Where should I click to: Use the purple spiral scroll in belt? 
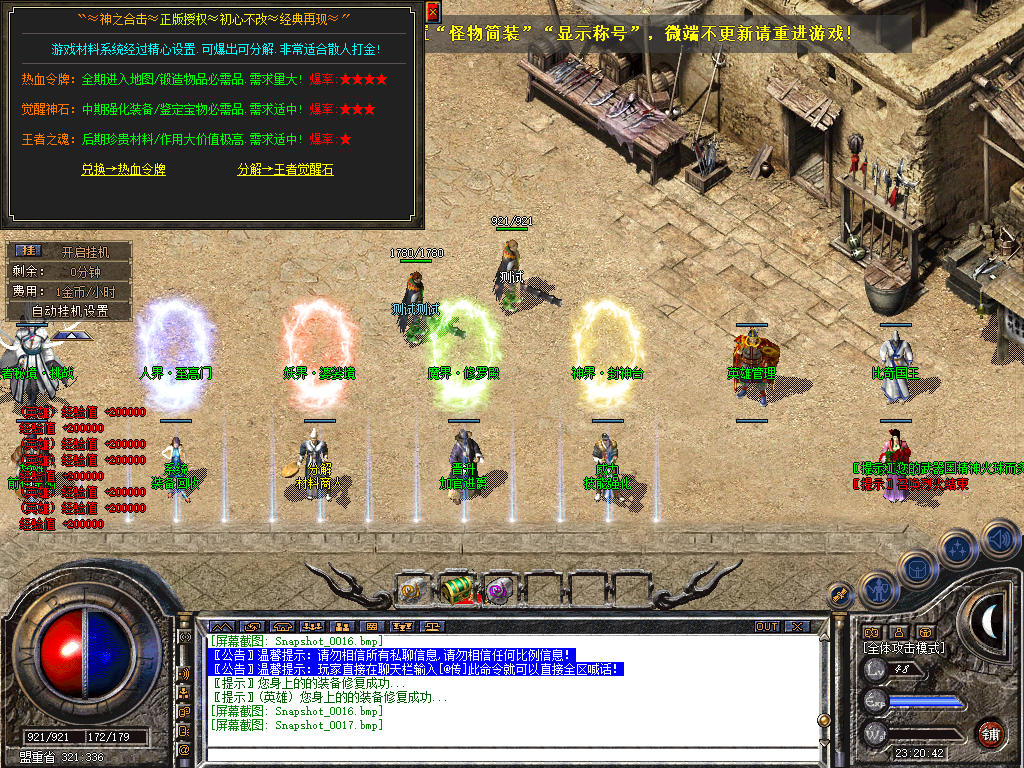[x=499, y=591]
